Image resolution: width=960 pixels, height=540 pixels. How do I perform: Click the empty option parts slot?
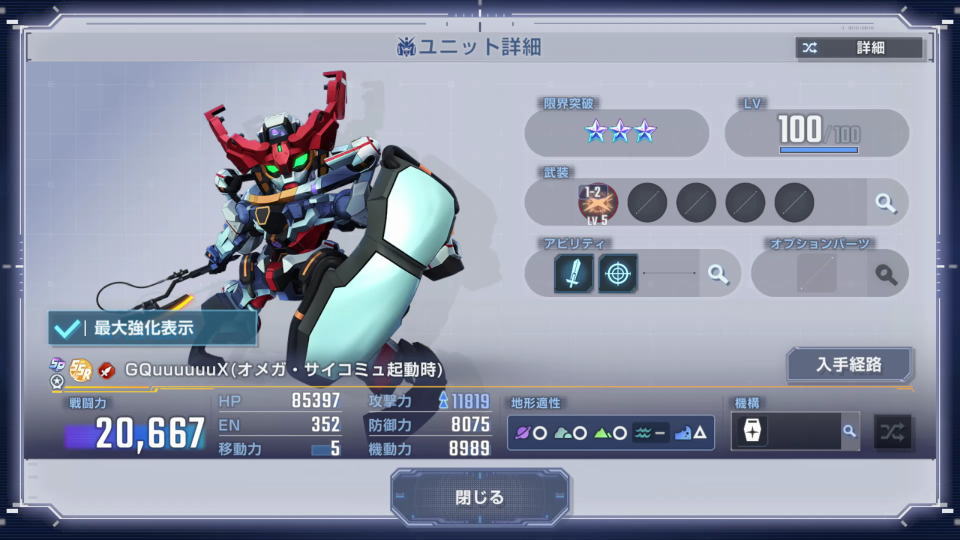817,274
